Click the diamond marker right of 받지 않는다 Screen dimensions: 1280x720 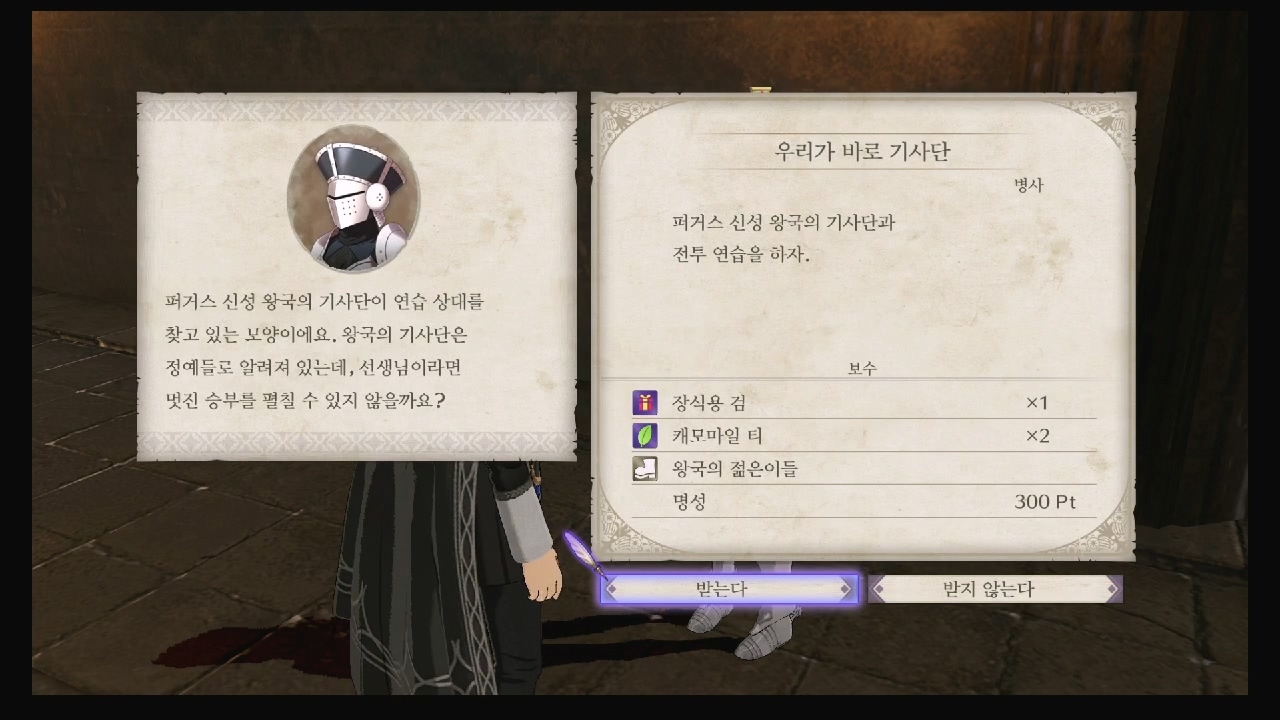click(1110, 589)
